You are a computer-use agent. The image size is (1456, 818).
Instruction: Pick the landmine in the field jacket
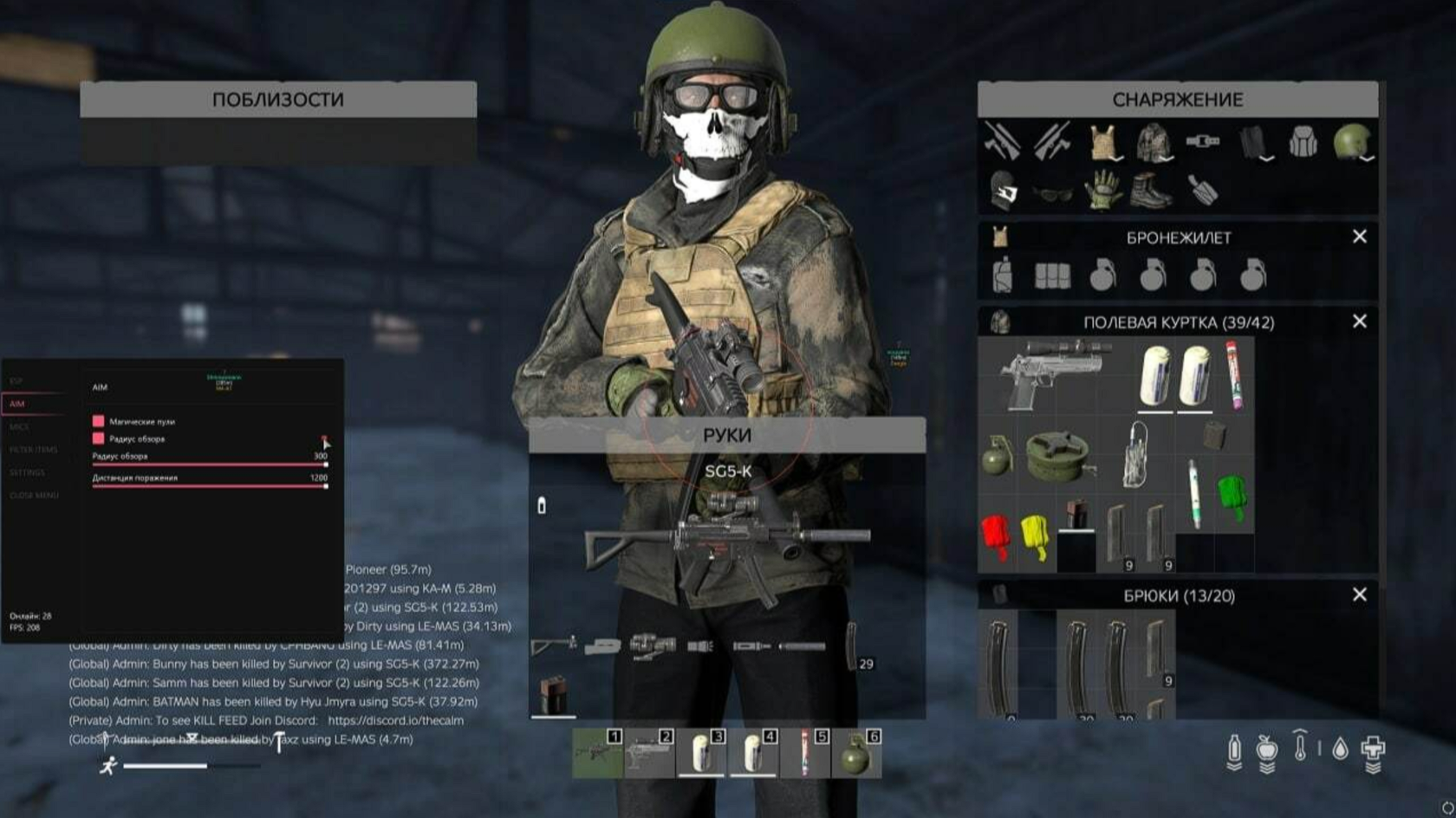1057,454
